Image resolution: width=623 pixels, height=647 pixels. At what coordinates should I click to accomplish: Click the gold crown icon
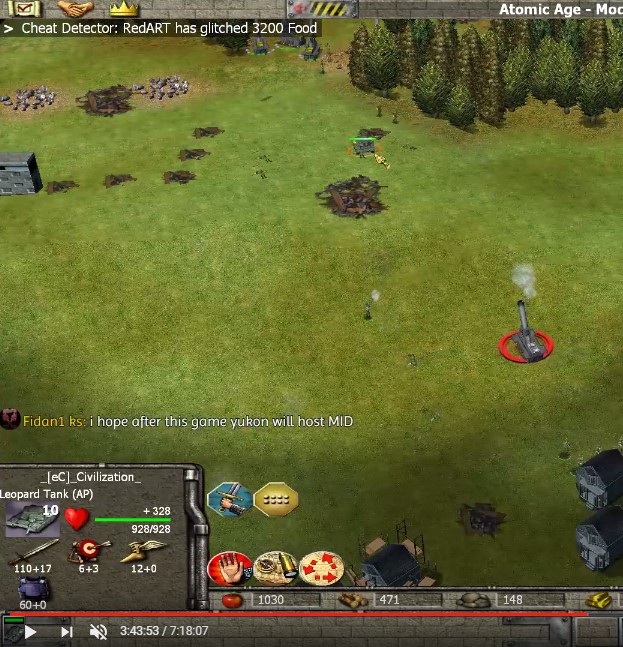(124, 9)
